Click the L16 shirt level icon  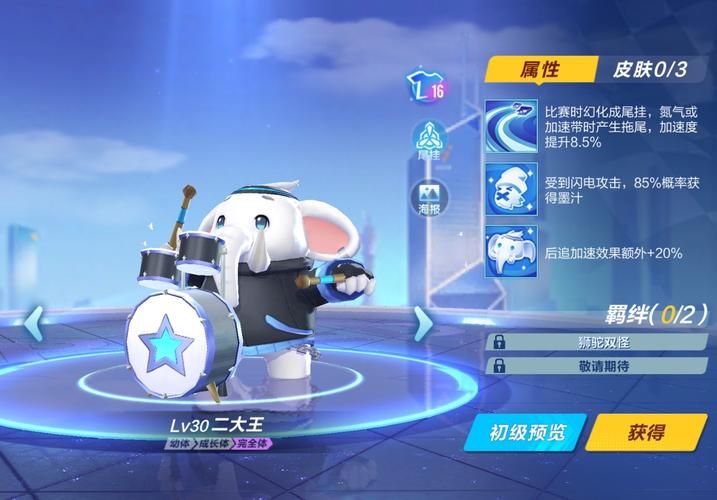(425, 88)
